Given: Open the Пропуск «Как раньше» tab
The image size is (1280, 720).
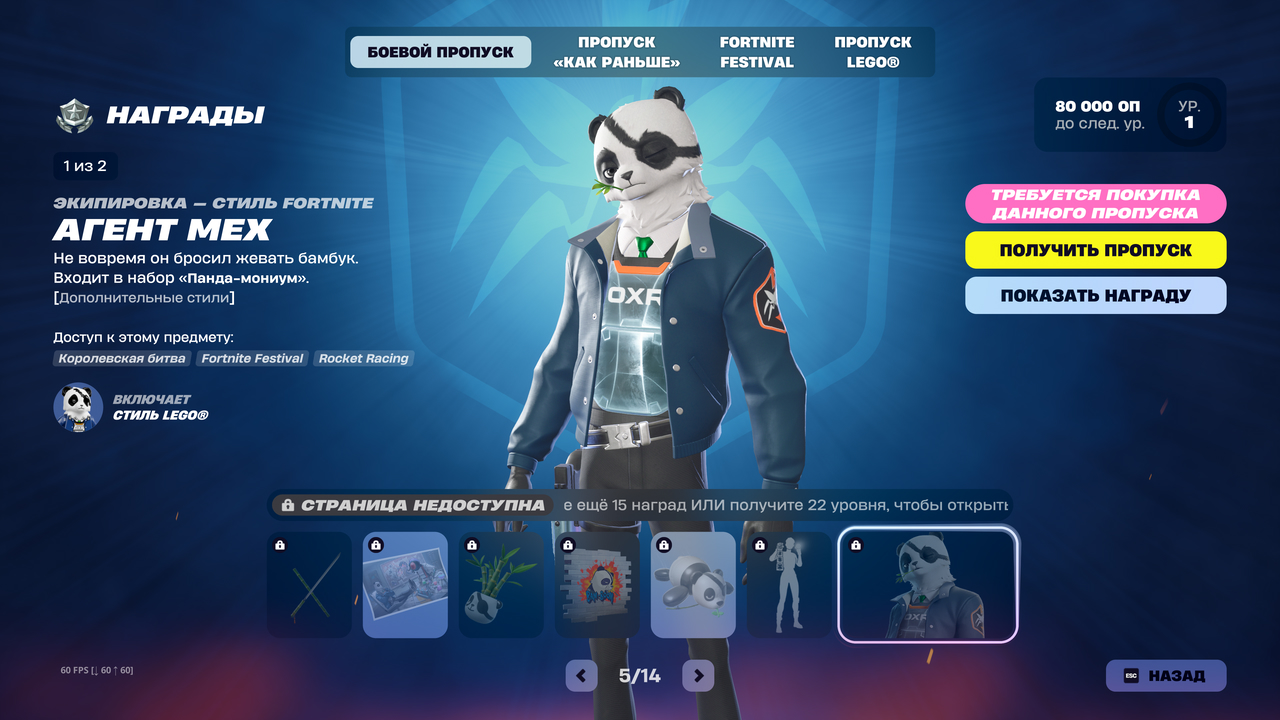Looking at the screenshot, I should tap(616, 52).
